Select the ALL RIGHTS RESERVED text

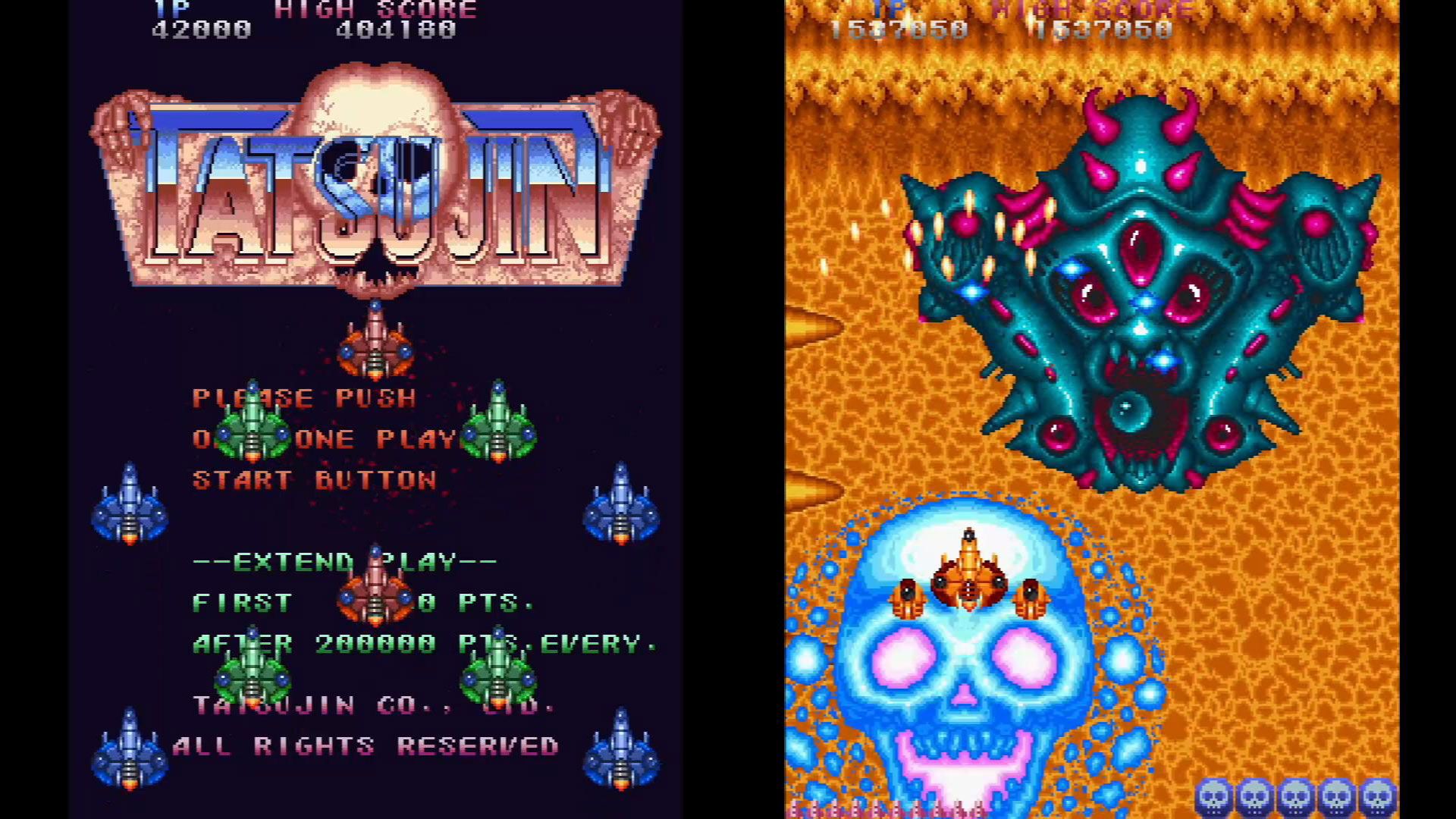[x=364, y=745]
